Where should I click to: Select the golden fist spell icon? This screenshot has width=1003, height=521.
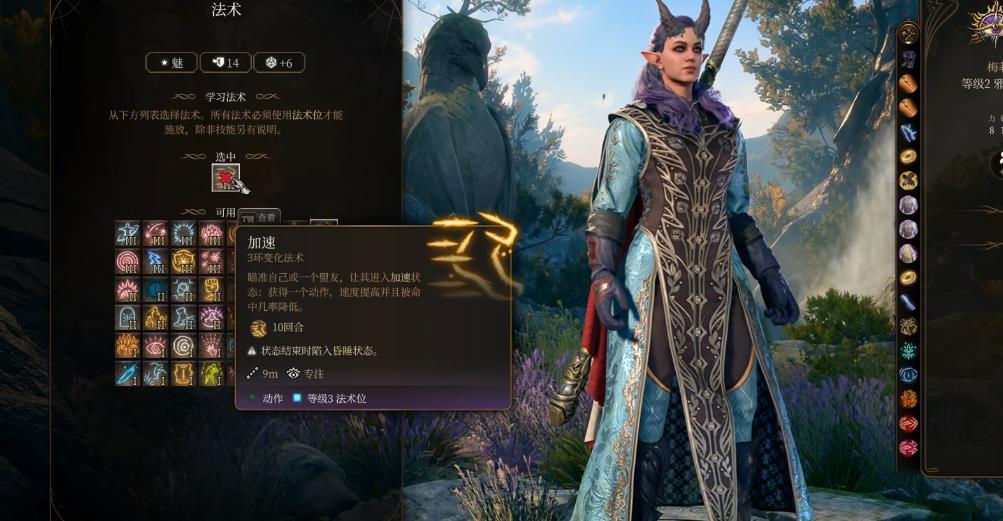tap(211, 290)
